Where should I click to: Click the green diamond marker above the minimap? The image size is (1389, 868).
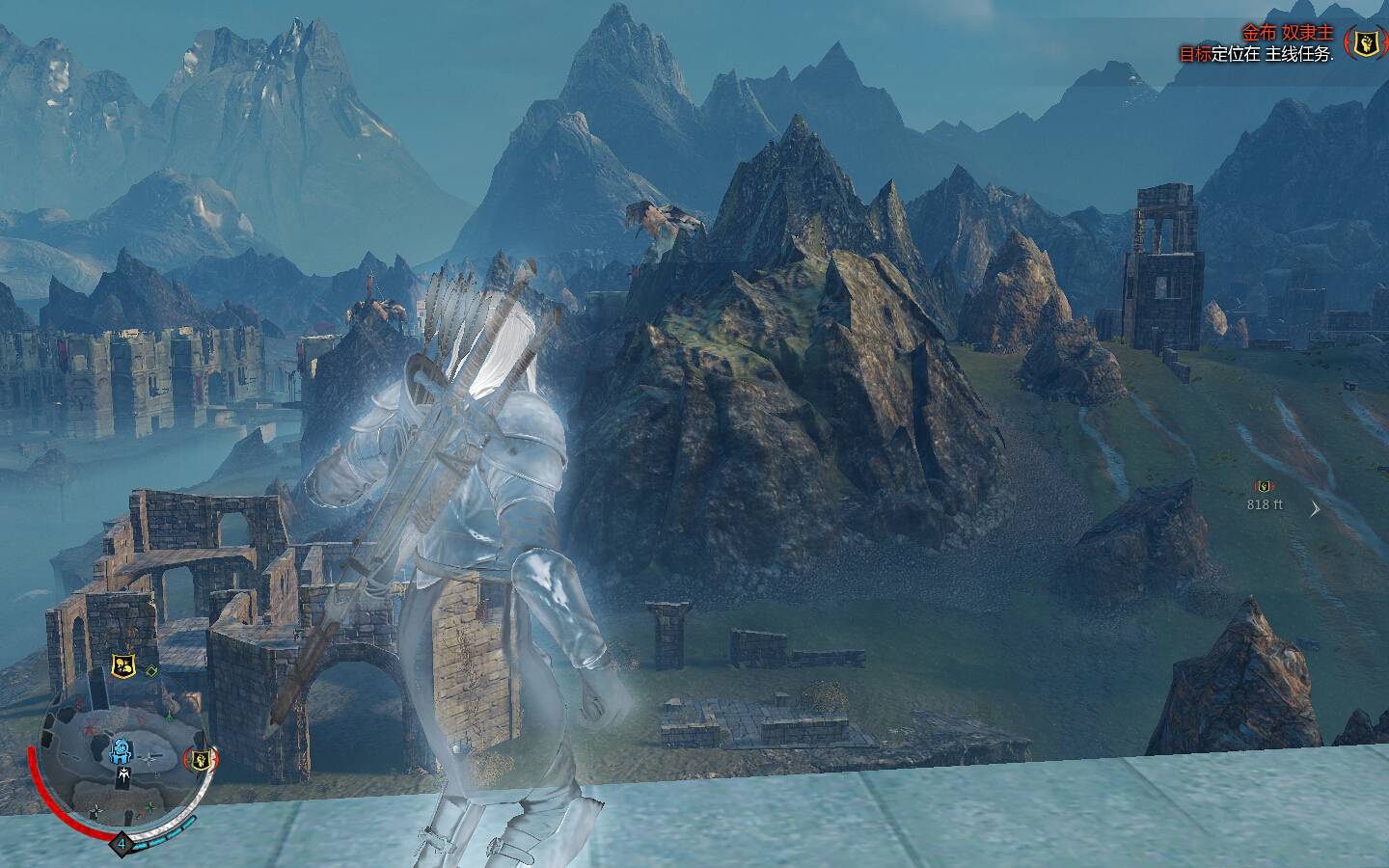coord(152,669)
